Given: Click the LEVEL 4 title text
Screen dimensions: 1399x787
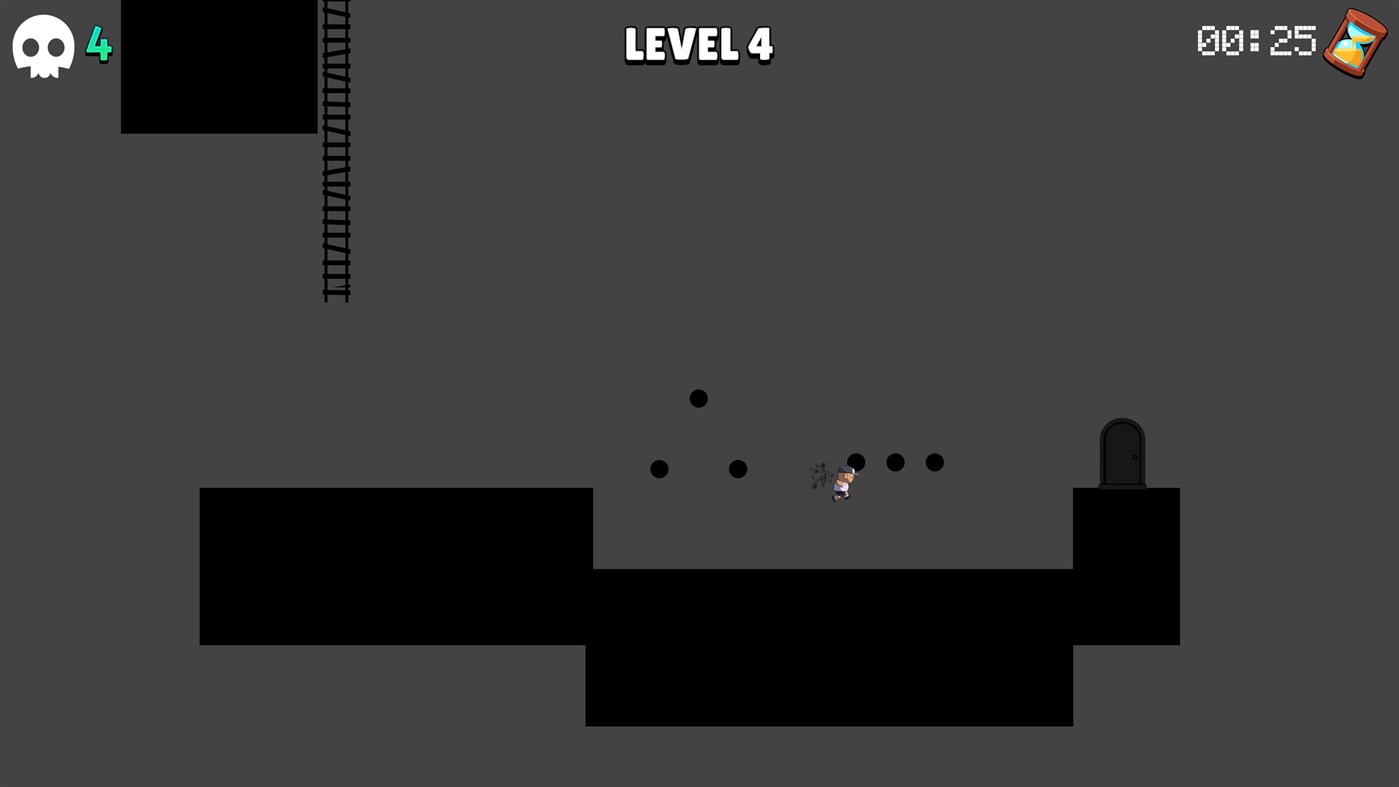Looking at the screenshot, I should click(698, 44).
